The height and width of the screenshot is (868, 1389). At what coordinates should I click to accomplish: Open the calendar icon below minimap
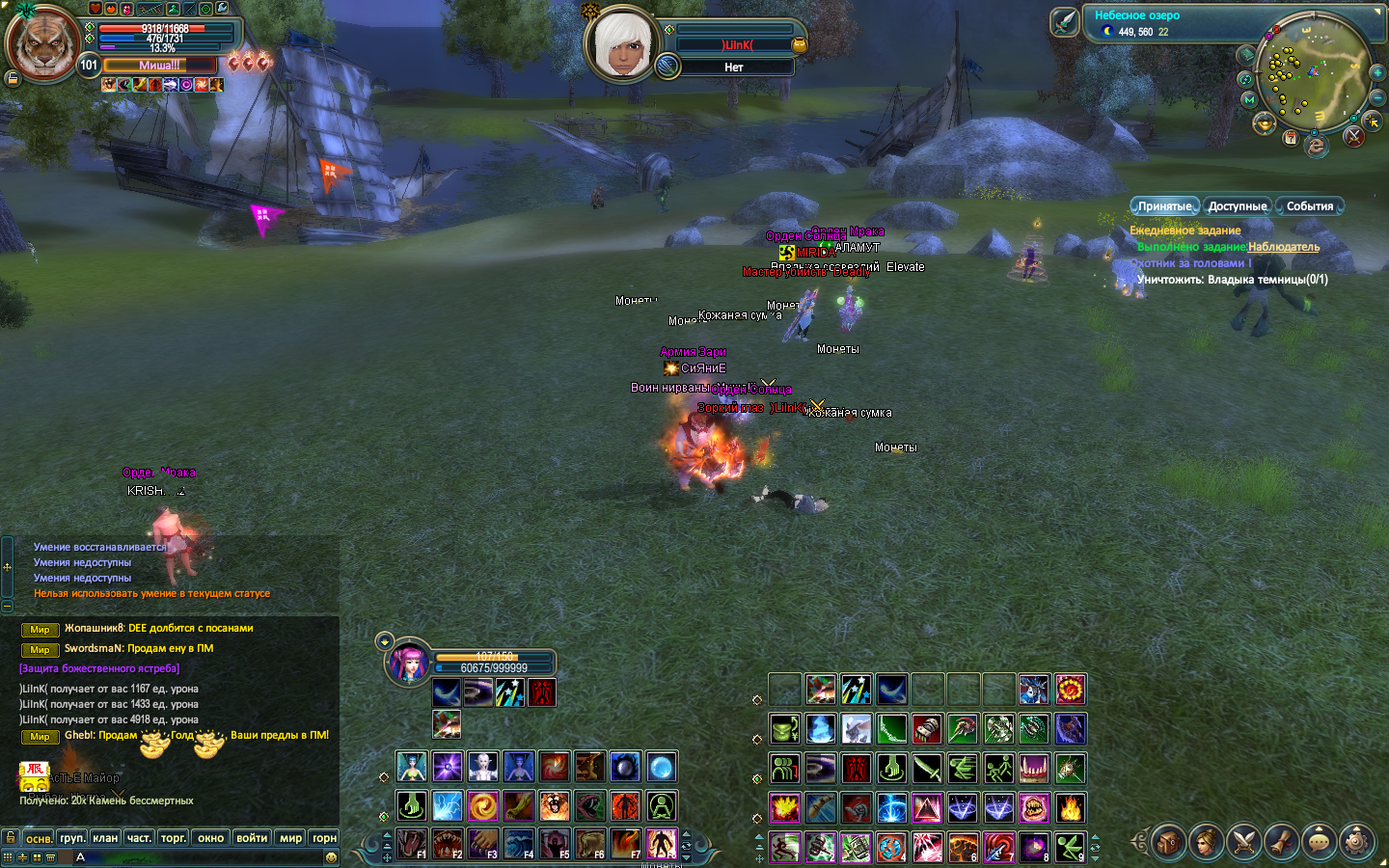pyautogui.click(x=1291, y=138)
